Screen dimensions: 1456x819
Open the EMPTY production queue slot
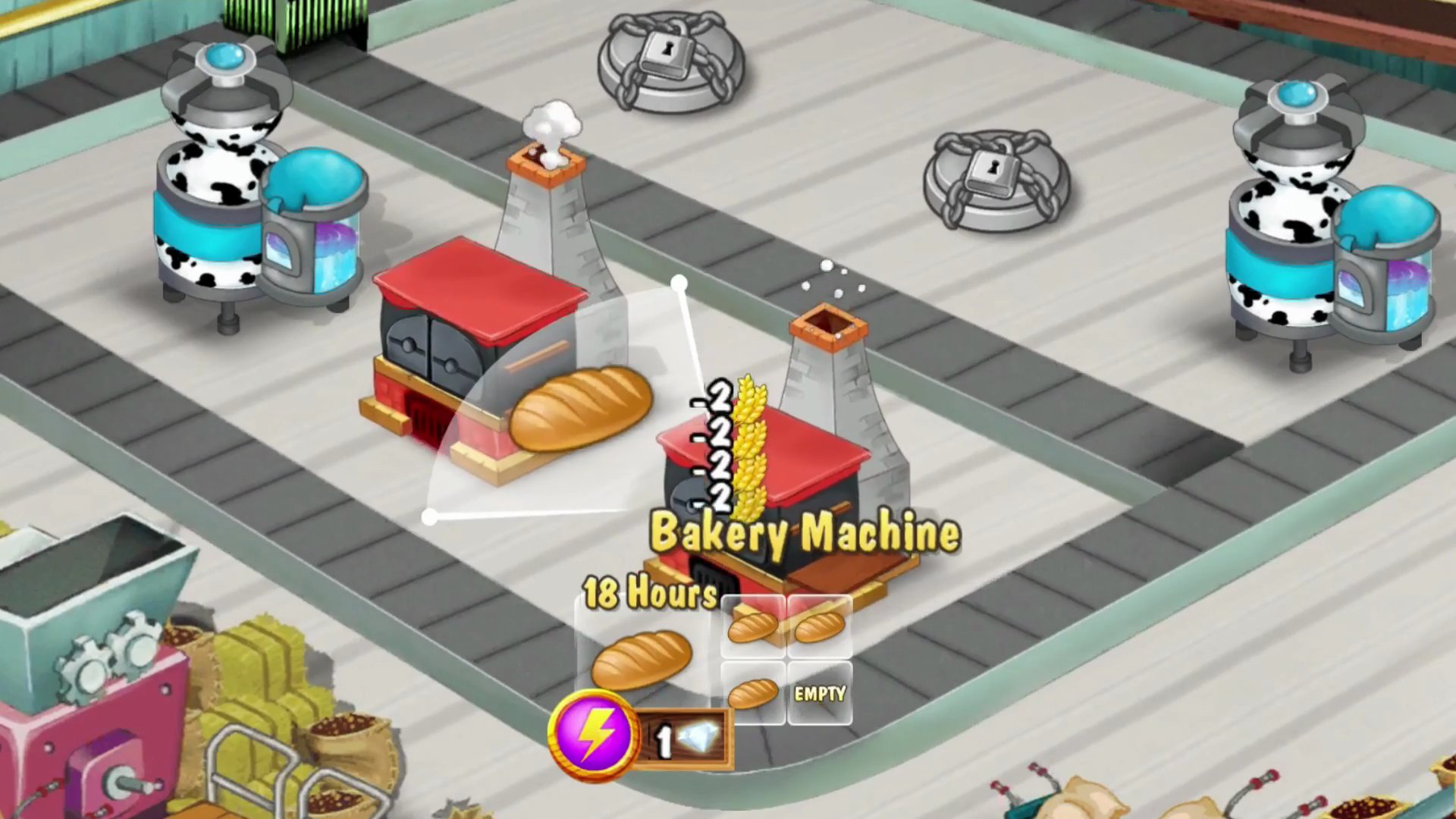click(821, 692)
